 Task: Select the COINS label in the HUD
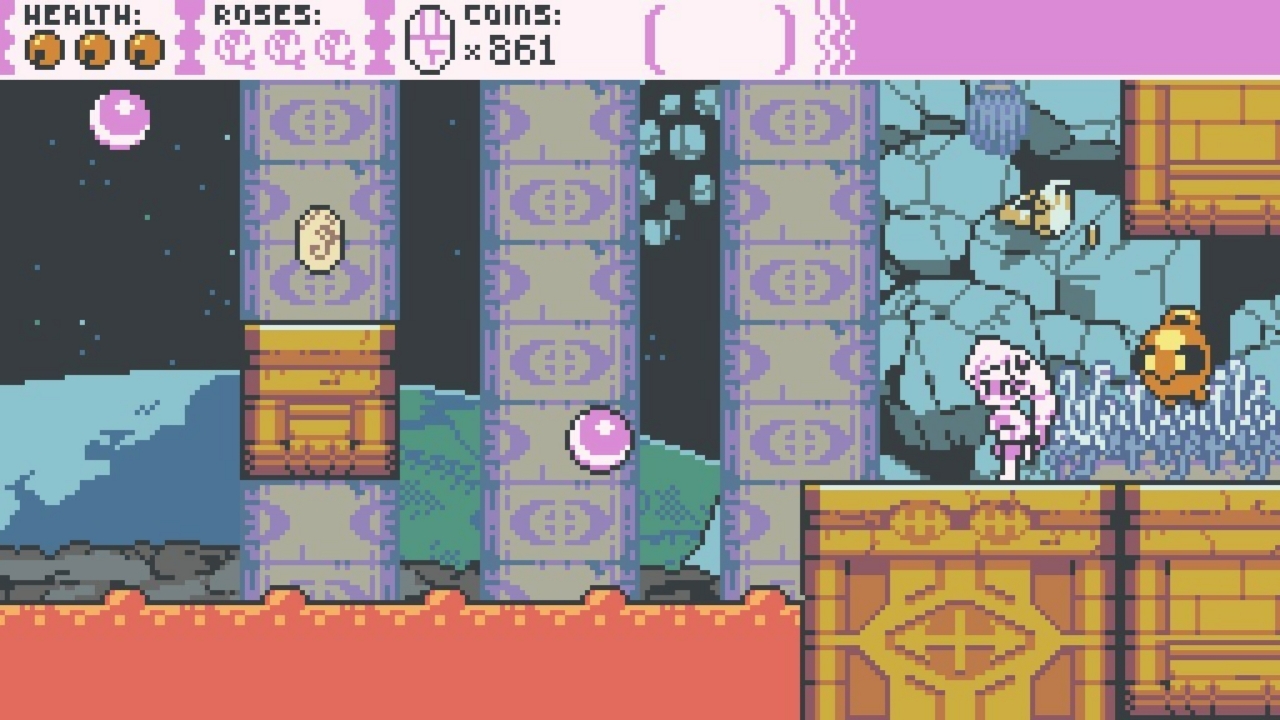click(x=510, y=14)
